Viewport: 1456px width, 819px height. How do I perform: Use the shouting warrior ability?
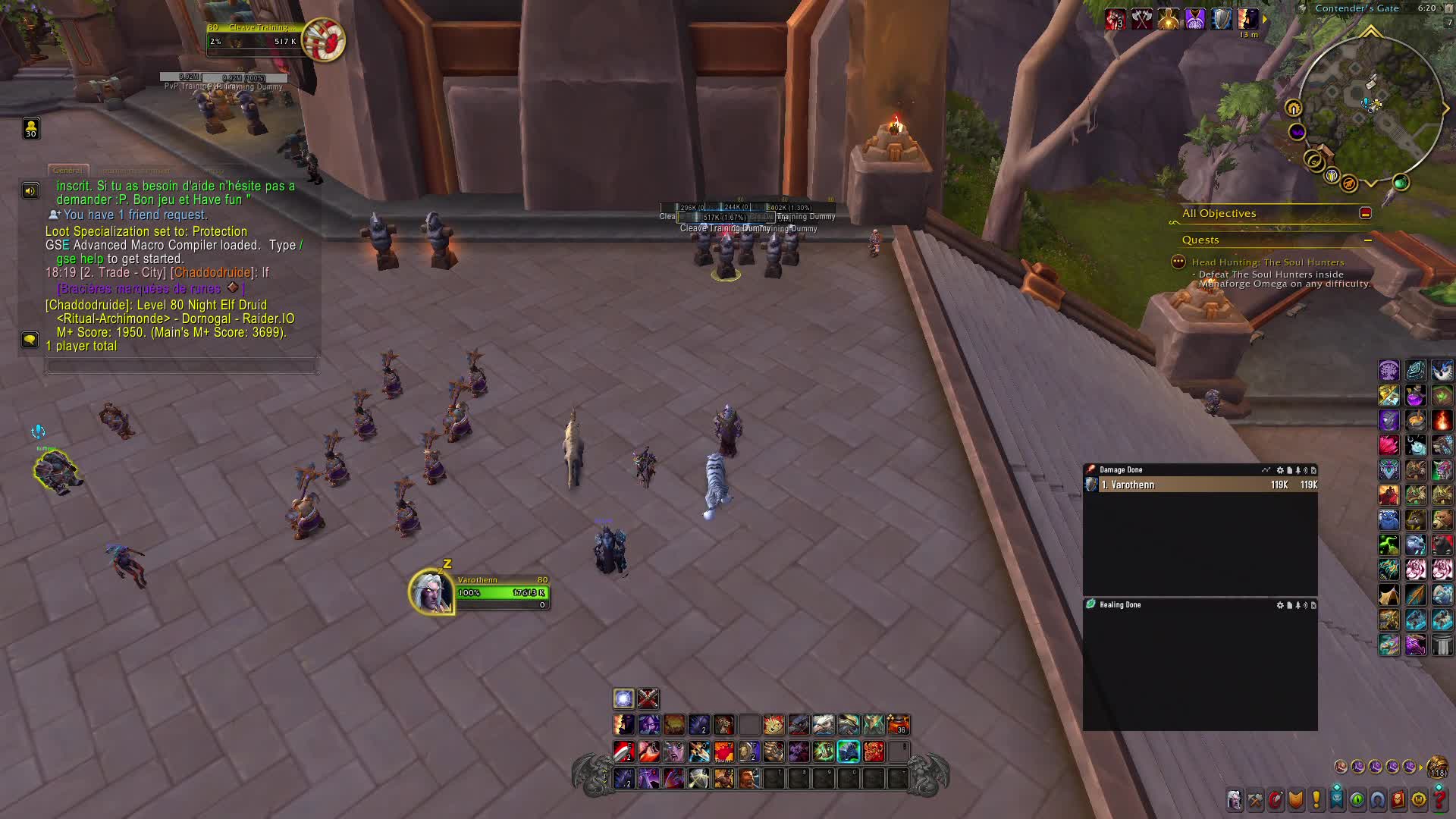pyautogui.click(x=749, y=778)
